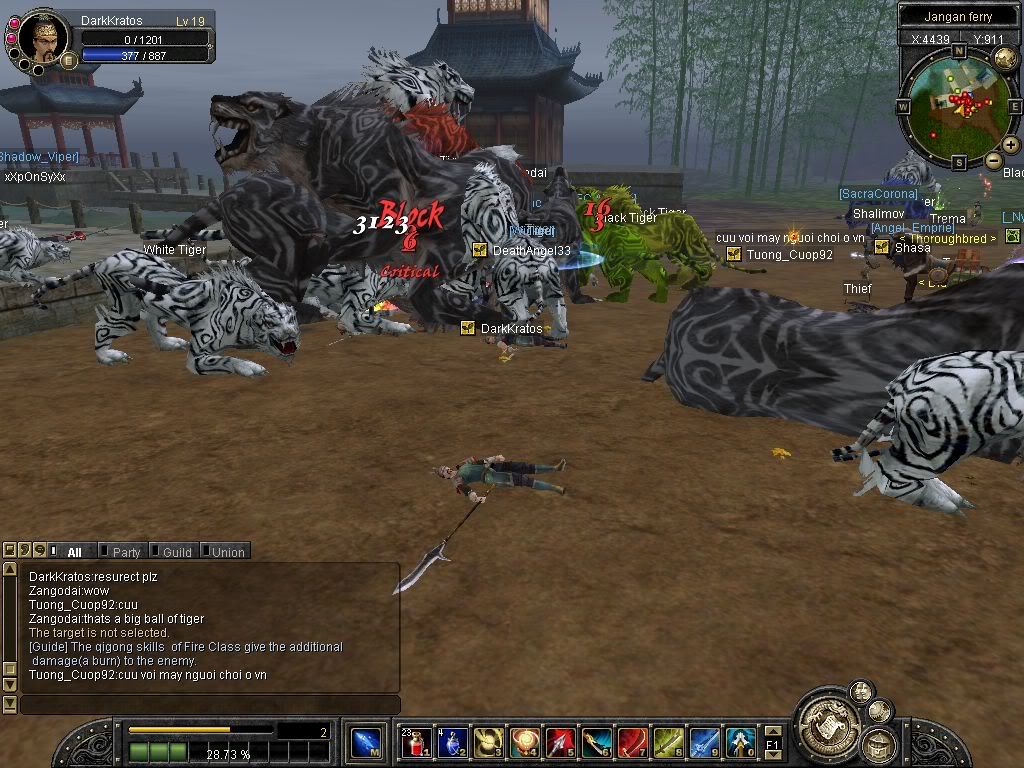
Task: Switch hotbar page up from F1
Action: click(x=772, y=732)
